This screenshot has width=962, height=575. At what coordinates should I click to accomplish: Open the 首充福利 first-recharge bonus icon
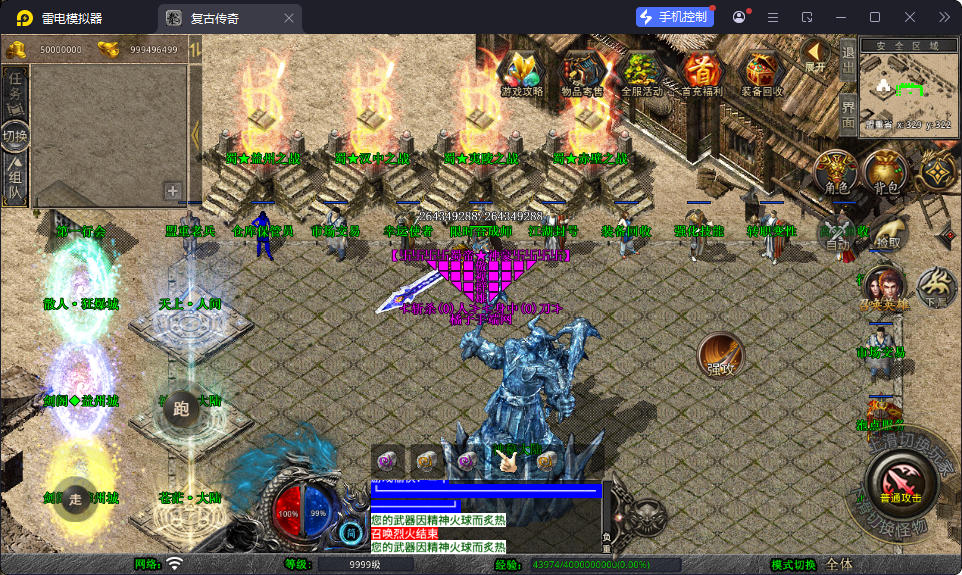703,72
